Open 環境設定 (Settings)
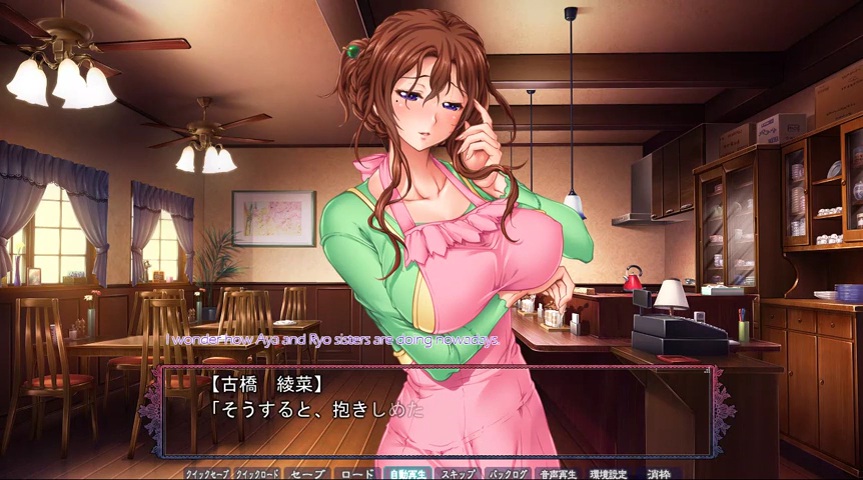Image resolution: width=863 pixels, height=480 pixels. (608, 473)
